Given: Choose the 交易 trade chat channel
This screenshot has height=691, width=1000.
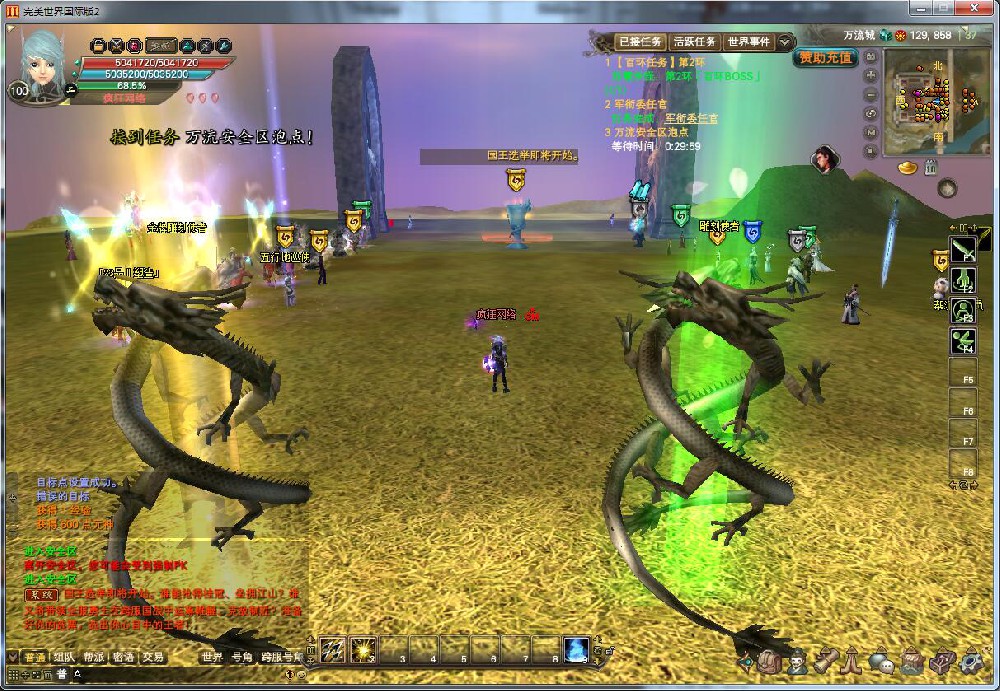Looking at the screenshot, I should point(152,657).
